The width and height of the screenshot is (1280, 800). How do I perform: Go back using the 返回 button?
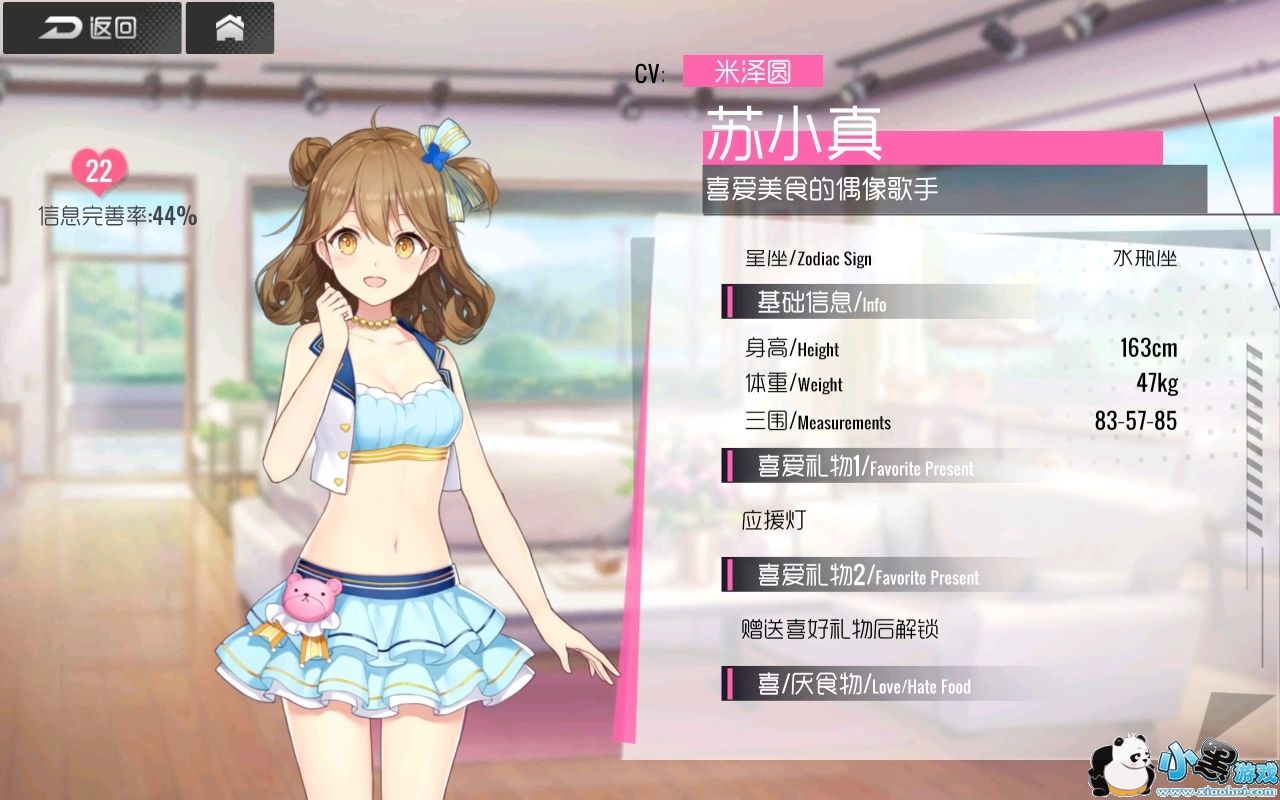(x=91, y=28)
